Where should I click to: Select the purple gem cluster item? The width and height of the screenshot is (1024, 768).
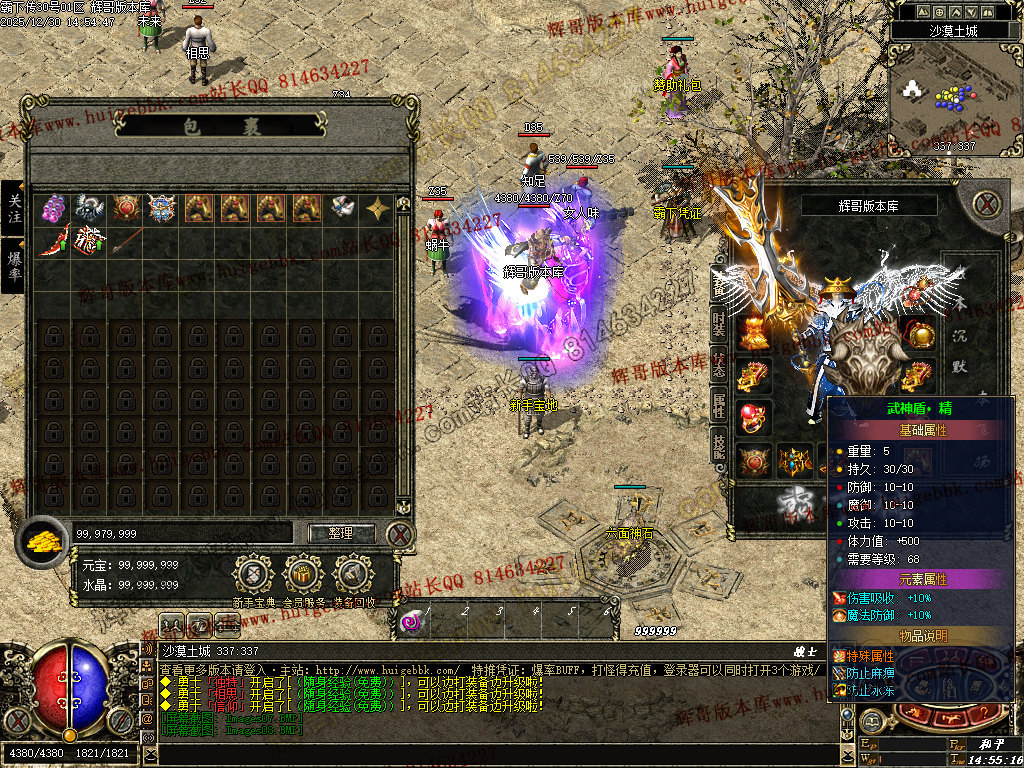pyautogui.click(x=53, y=208)
